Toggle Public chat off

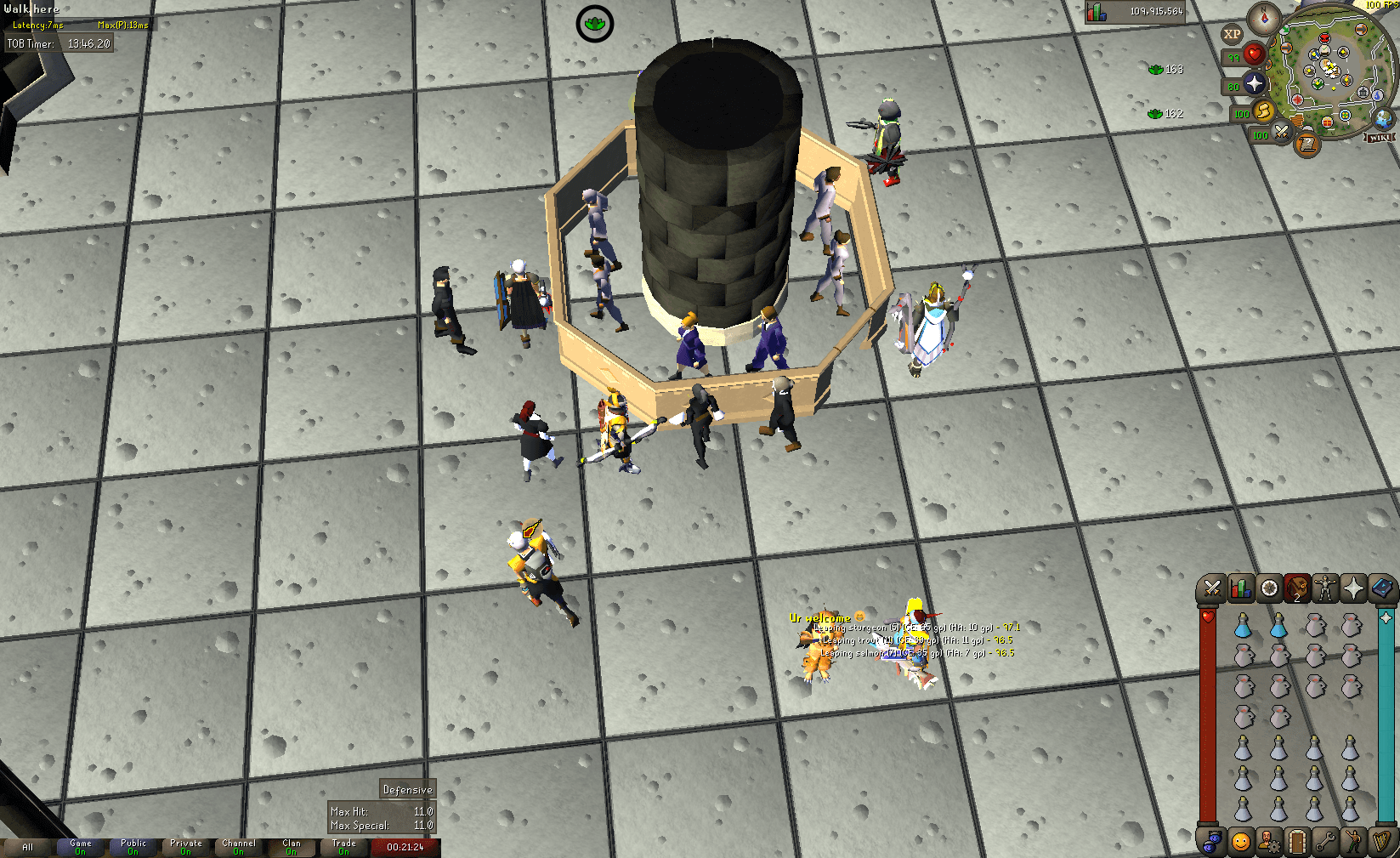point(133,846)
